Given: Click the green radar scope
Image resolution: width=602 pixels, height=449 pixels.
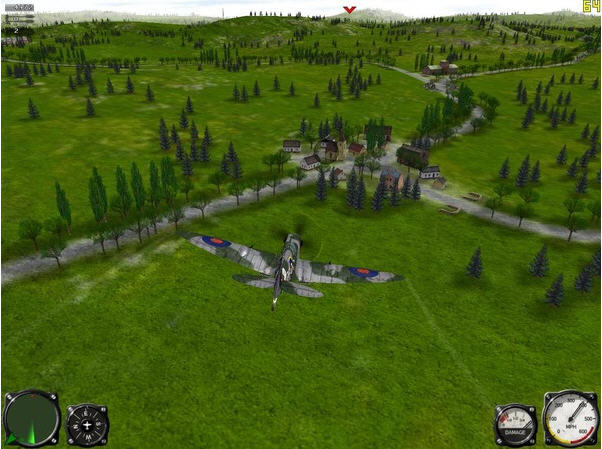Looking at the screenshot, I should point(32,418).
